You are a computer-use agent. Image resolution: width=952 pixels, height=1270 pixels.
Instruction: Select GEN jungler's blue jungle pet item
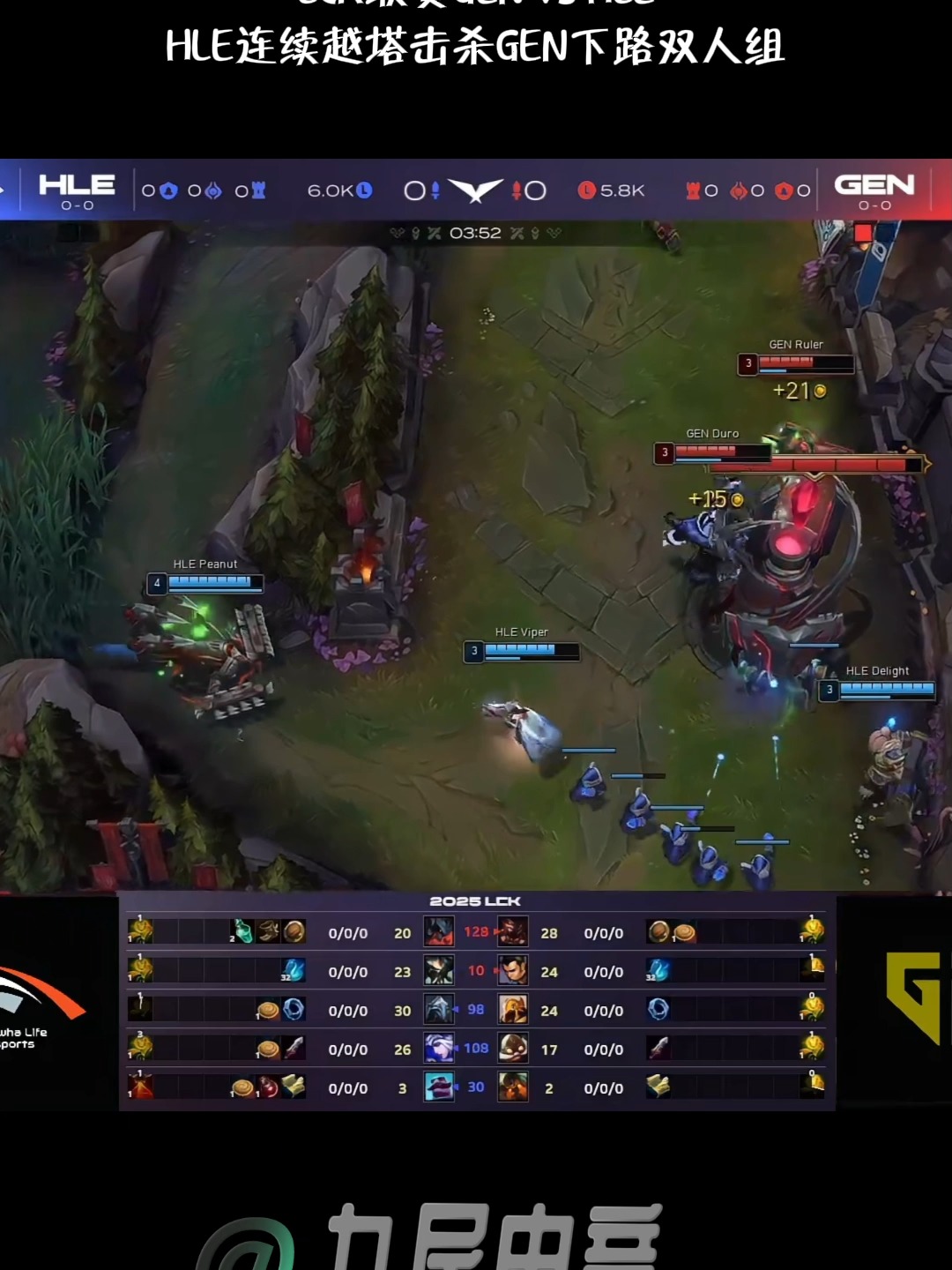(658, 970)
